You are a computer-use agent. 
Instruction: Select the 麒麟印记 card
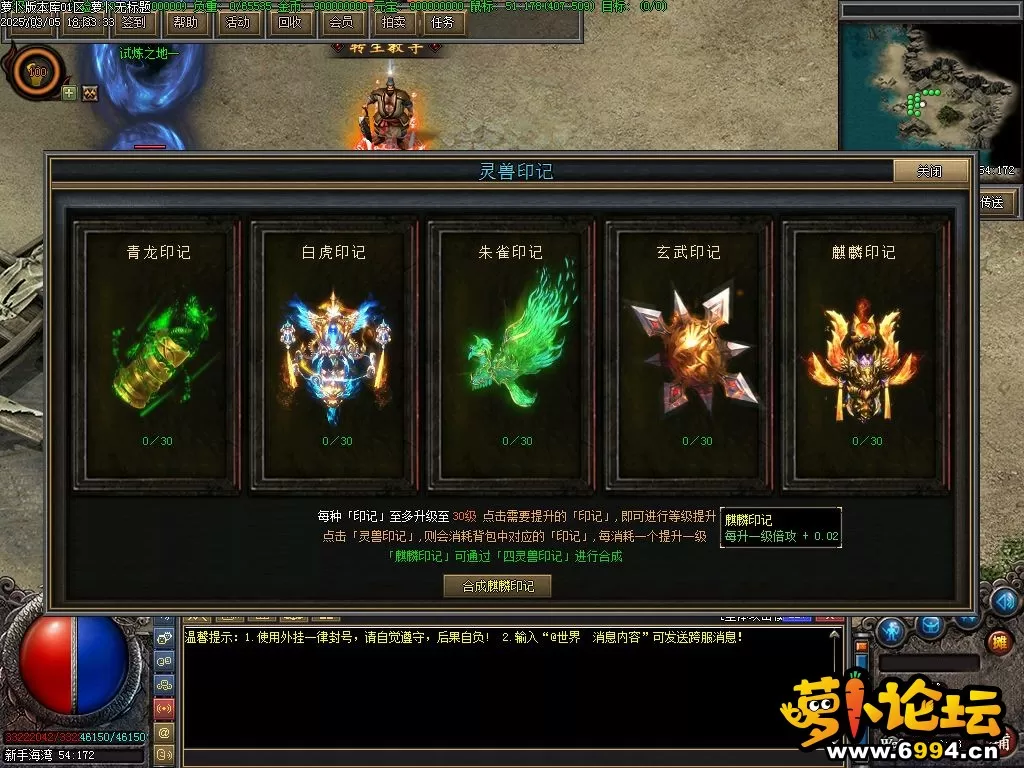point(866,355)
